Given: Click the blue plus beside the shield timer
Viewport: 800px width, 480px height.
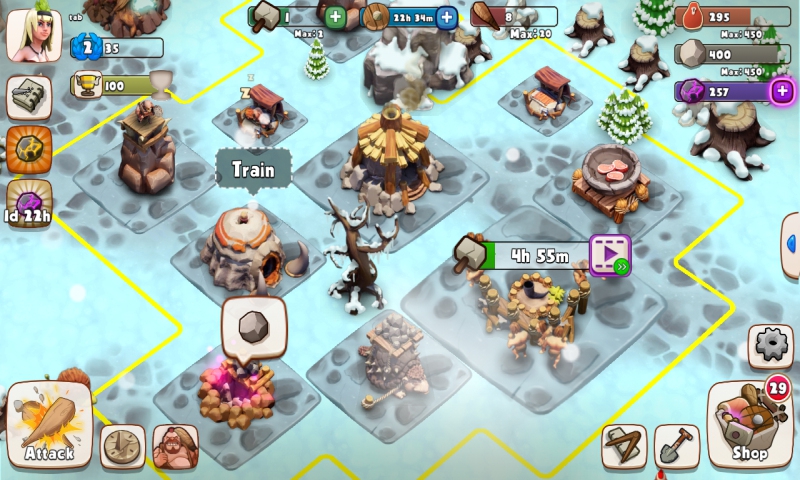Looking at the screenshot, I should point(447,16).
